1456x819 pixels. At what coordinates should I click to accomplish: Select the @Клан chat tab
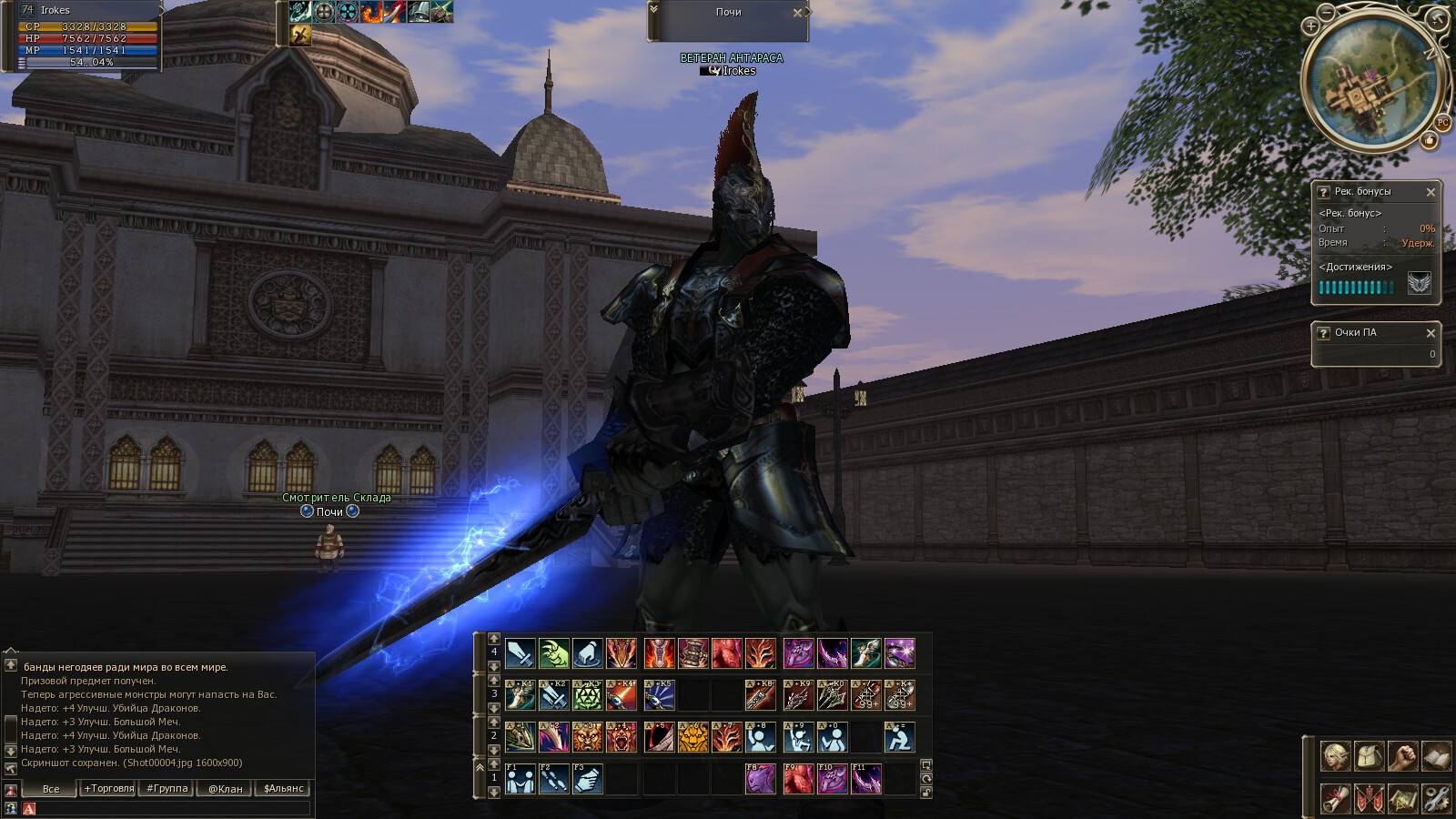coord(225,789)
